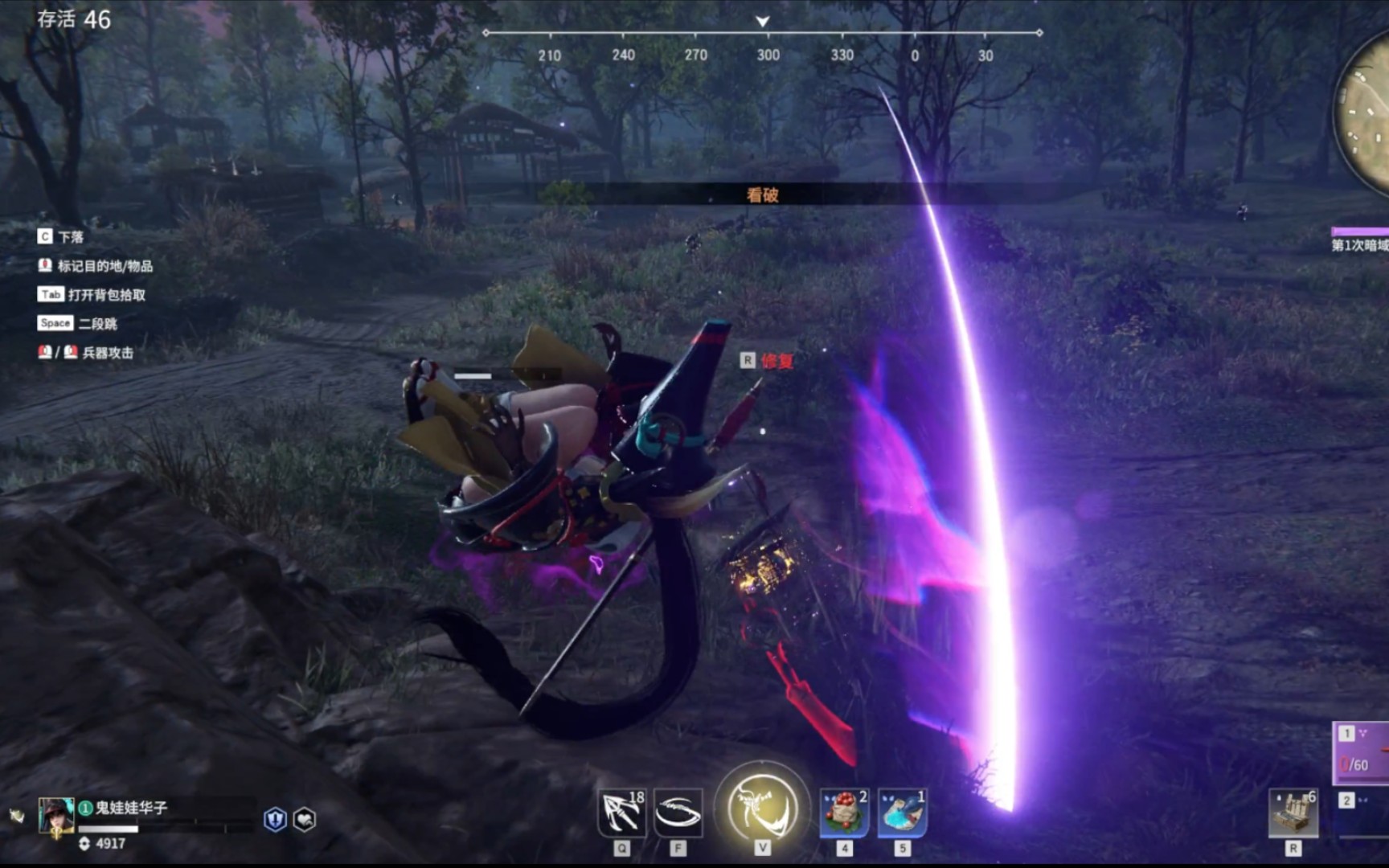
Task: Use the swirling slash skill icon
Action: (678, 813)
